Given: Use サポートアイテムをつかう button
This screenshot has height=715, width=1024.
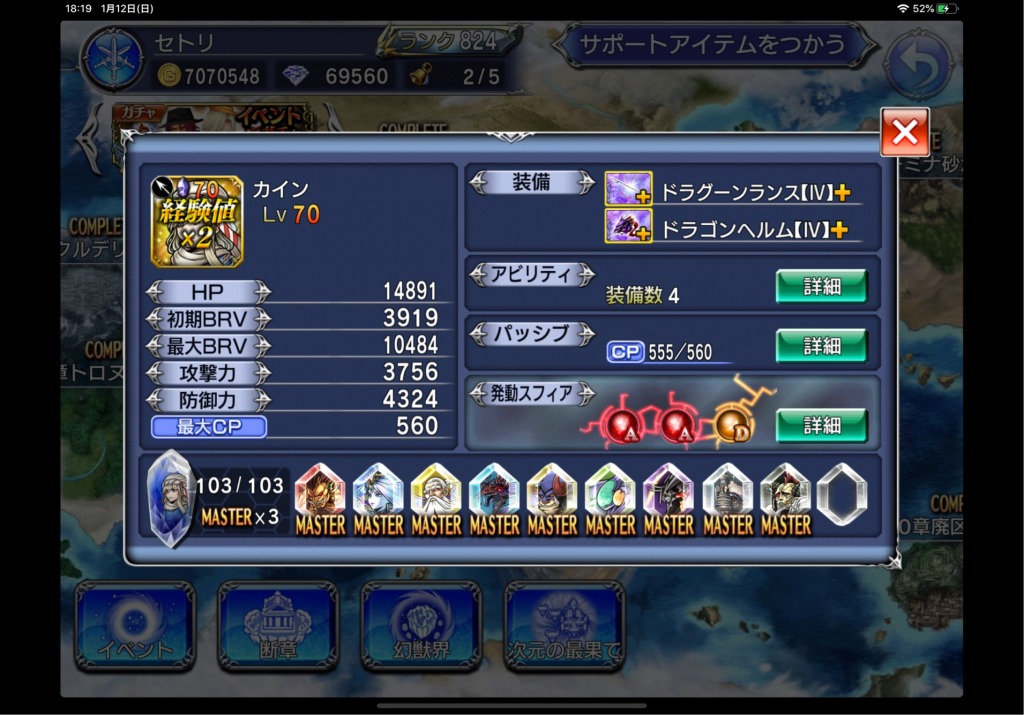Looking at the screenshot, I should pyautogui.click(x=713, y=46).
